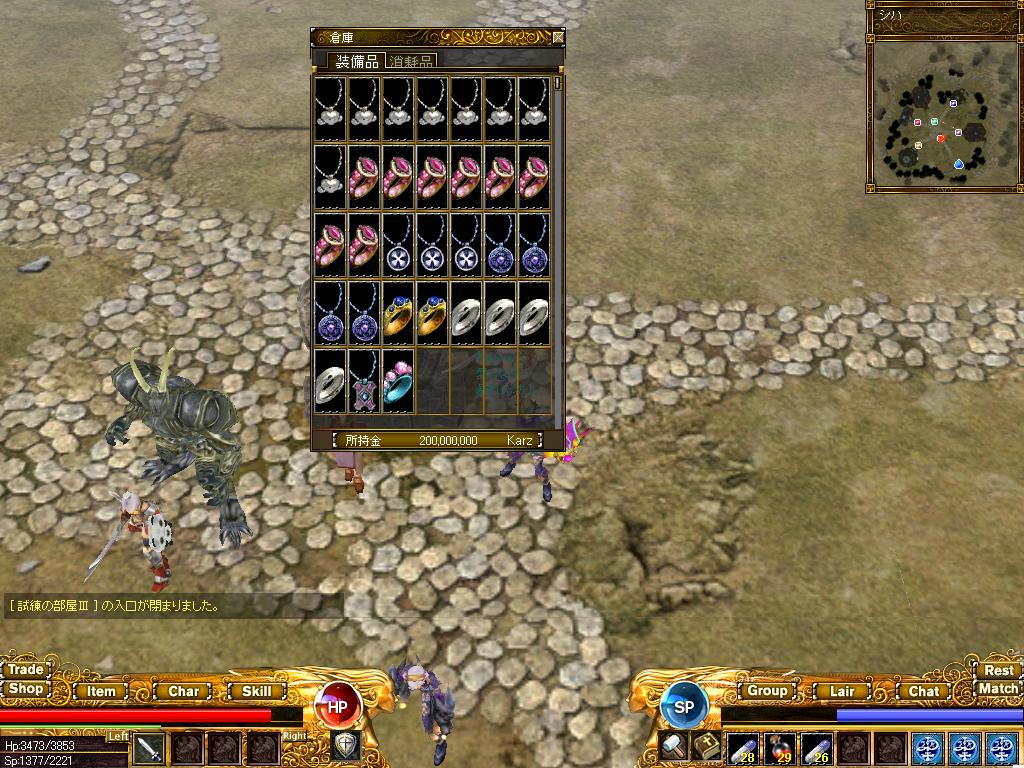Screen dimensions: 1024x768
Task: Switch to the 消耗品 consumables tab
Action: [x=411, y=61]
